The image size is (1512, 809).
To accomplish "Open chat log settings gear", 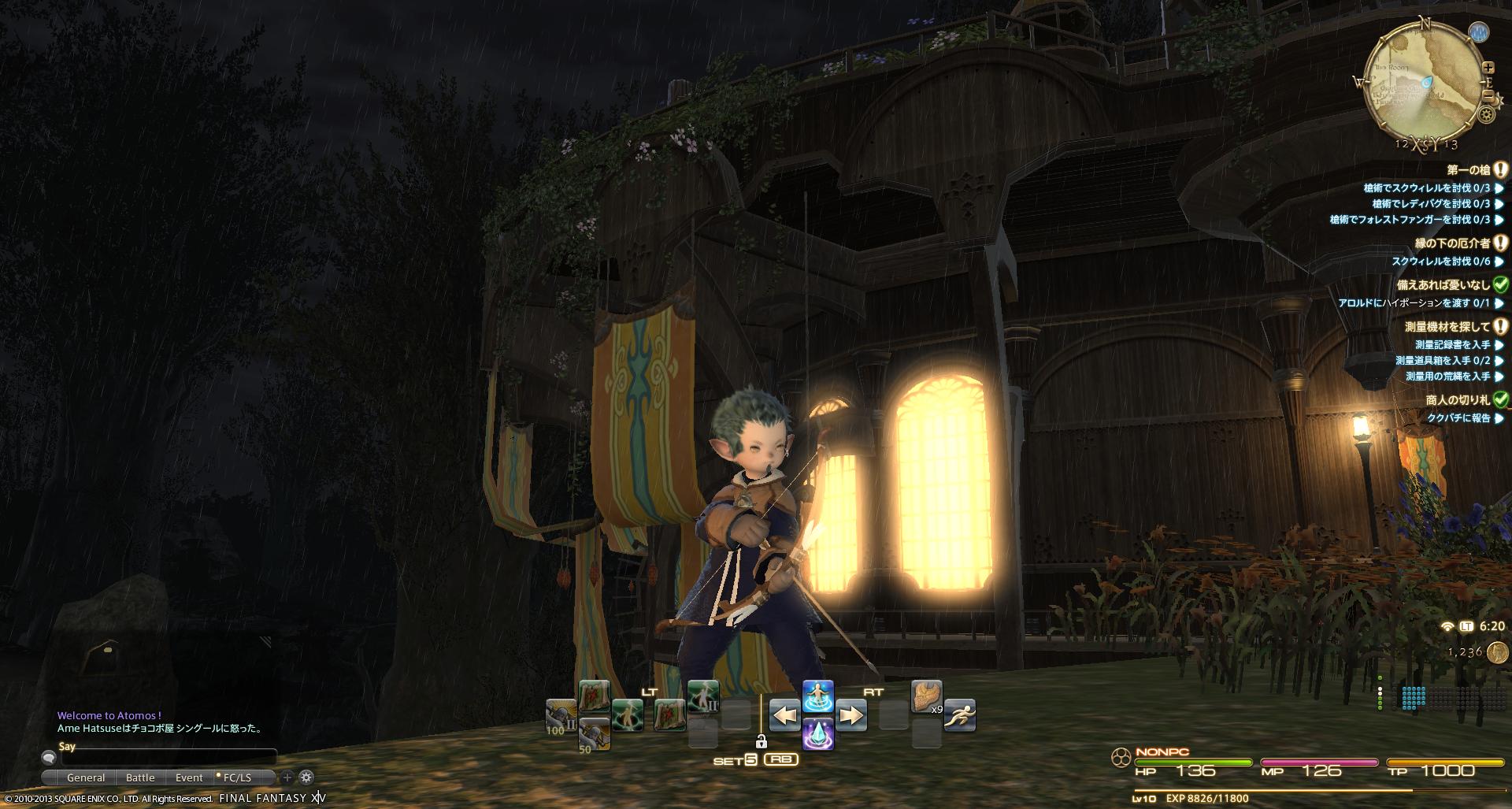I will click(306, 777).
